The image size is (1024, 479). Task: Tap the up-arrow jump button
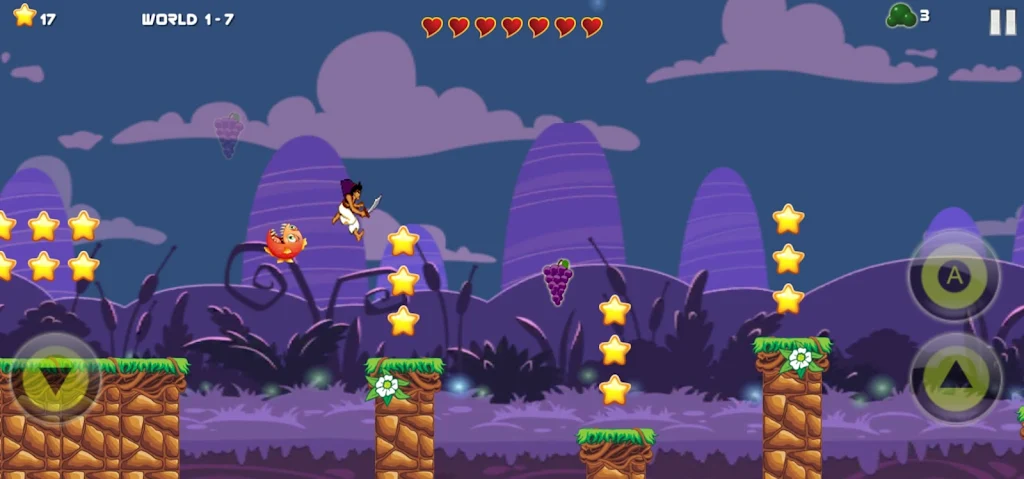tap(956, 376)
